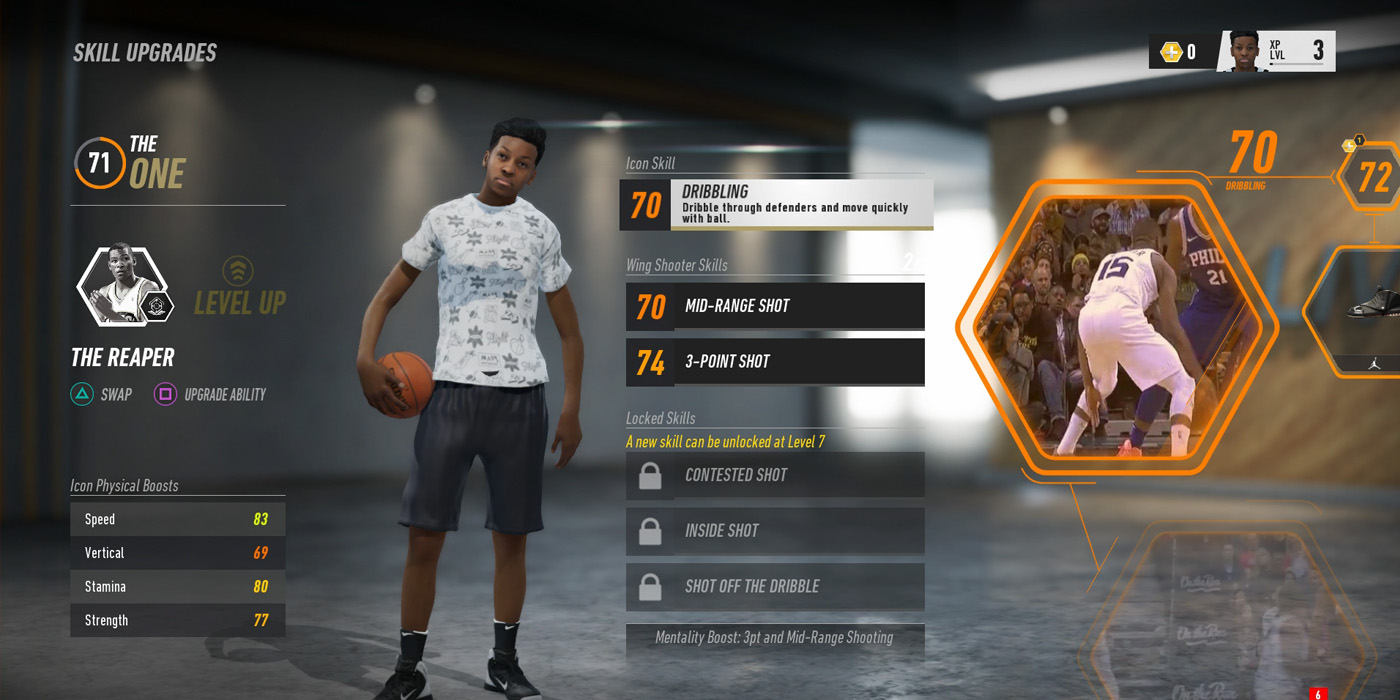Select locked Shot Off The Dribble skill

(775, 587)
